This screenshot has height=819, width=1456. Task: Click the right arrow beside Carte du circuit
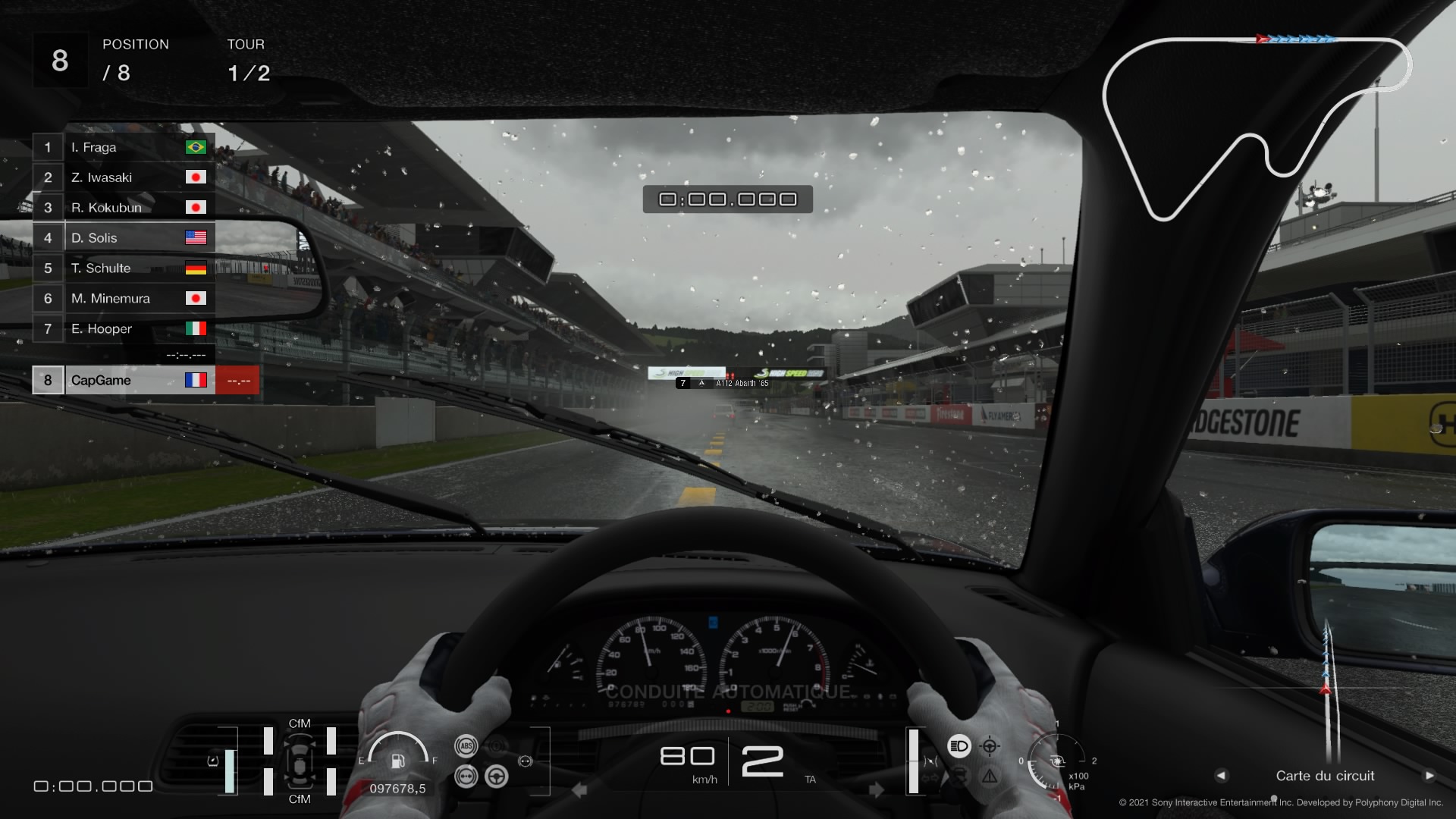[1429, 776]
